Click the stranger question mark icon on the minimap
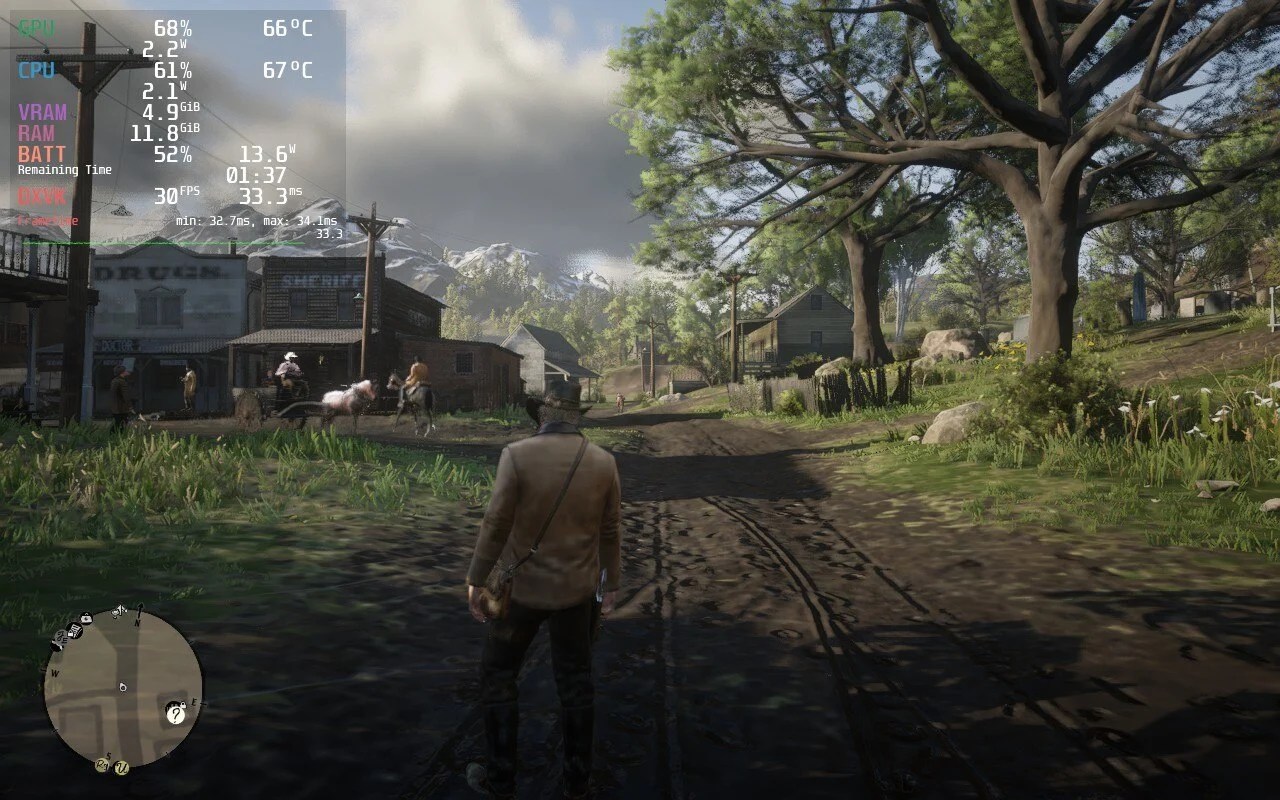Screen dimensions: 1280x800 pyautogui.click(x=176, y=715)
